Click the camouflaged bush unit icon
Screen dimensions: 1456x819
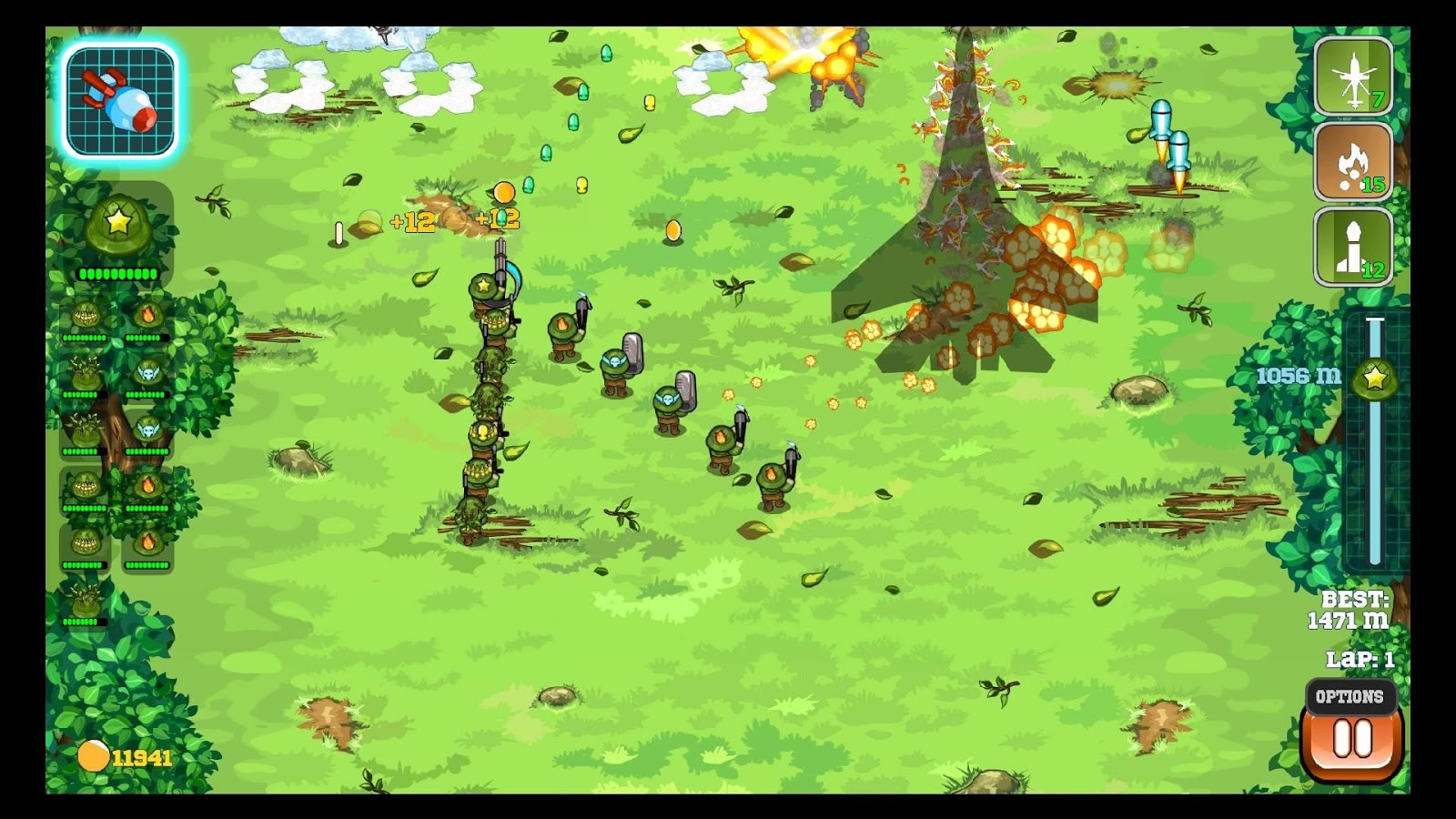click(x=86, y=374)
